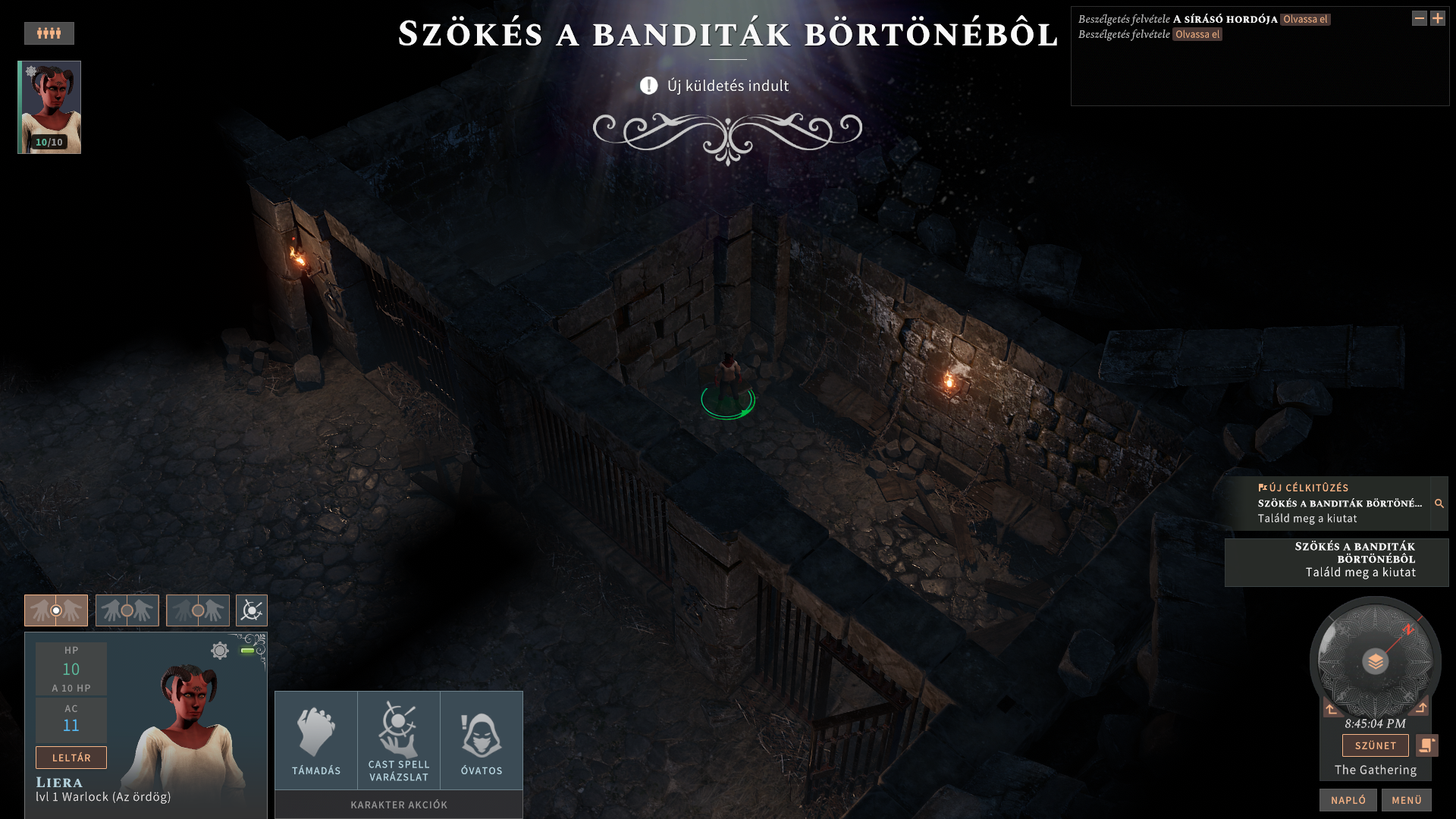Click the spell target icon beside weapon sets
This screenshot has height=819, width=1456.
[x=252, y=610]
